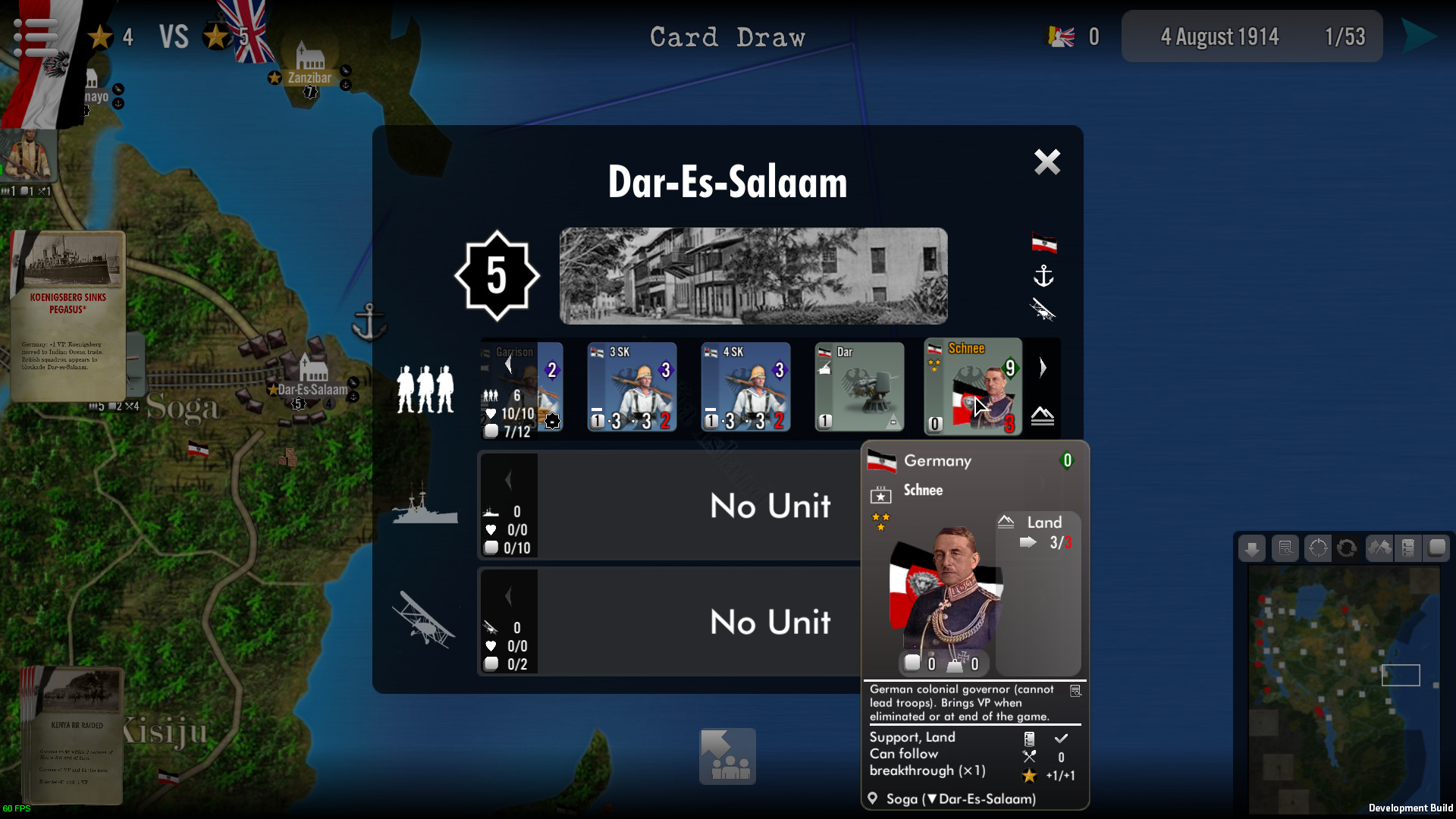Collapse the naval slot with its left arrow
Viewport: 1456px width, 819px height.
508,478
